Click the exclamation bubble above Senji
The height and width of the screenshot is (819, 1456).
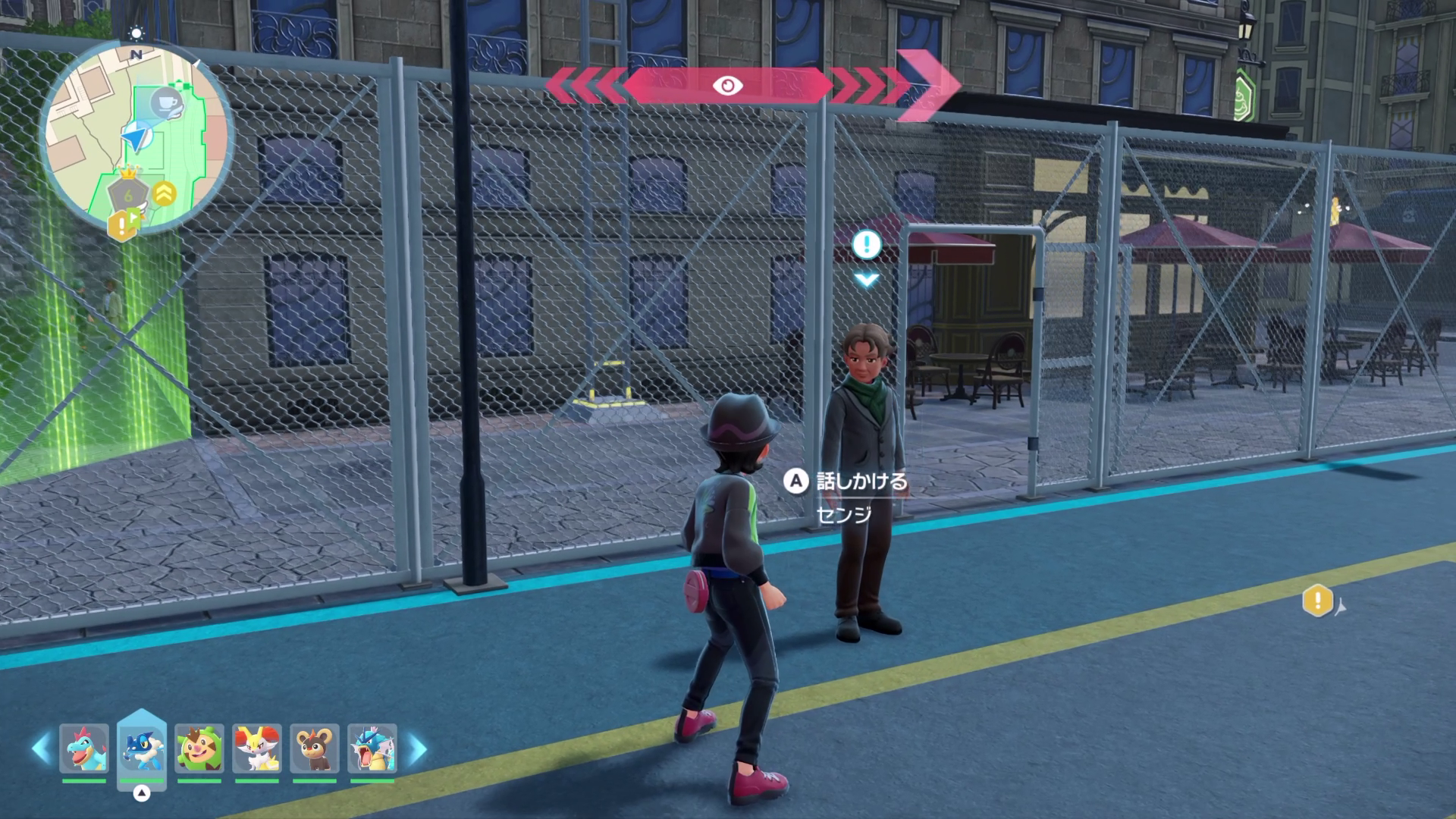pos(867,245)
